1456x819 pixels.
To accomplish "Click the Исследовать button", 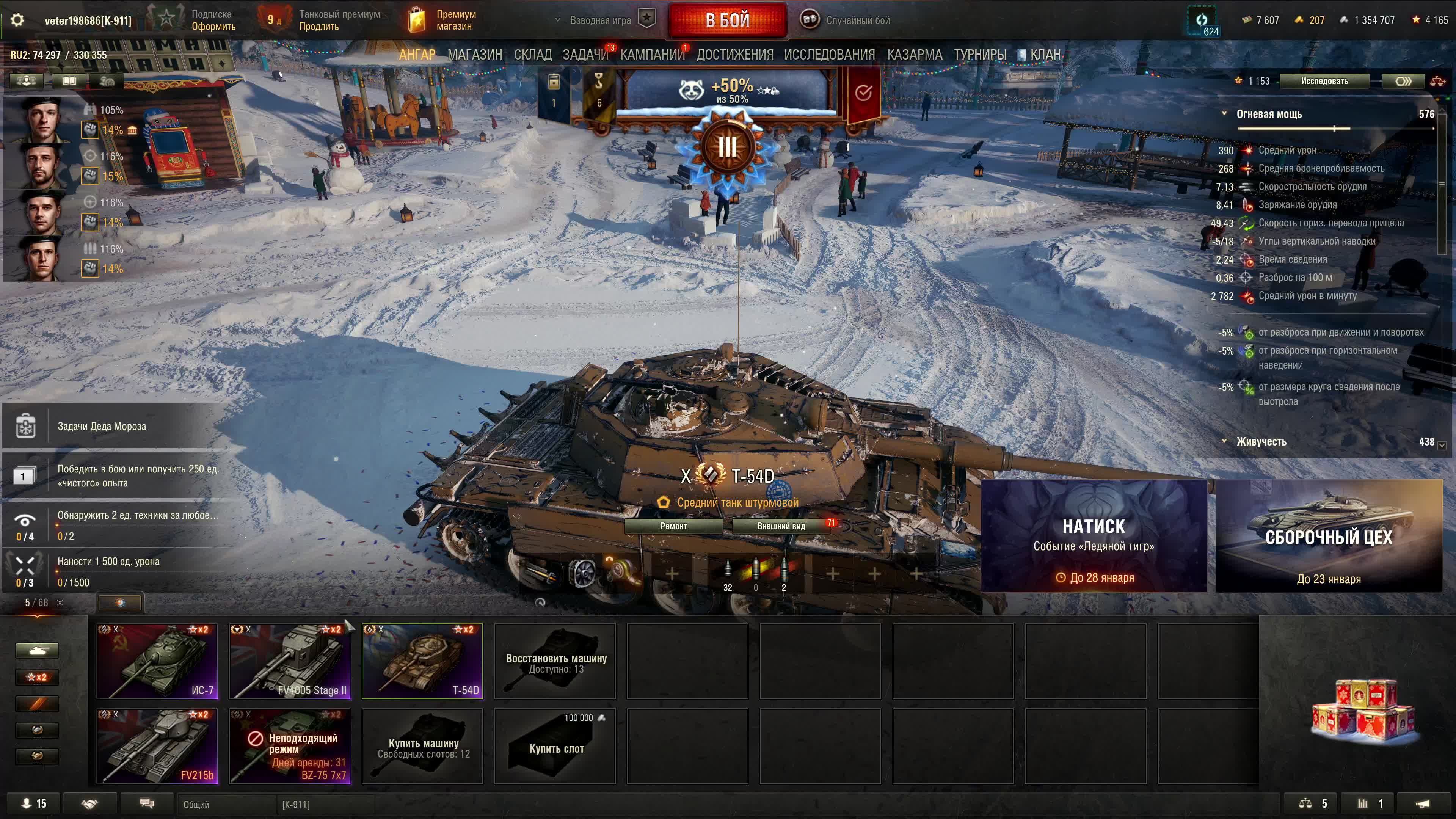I will point(1324,81).
